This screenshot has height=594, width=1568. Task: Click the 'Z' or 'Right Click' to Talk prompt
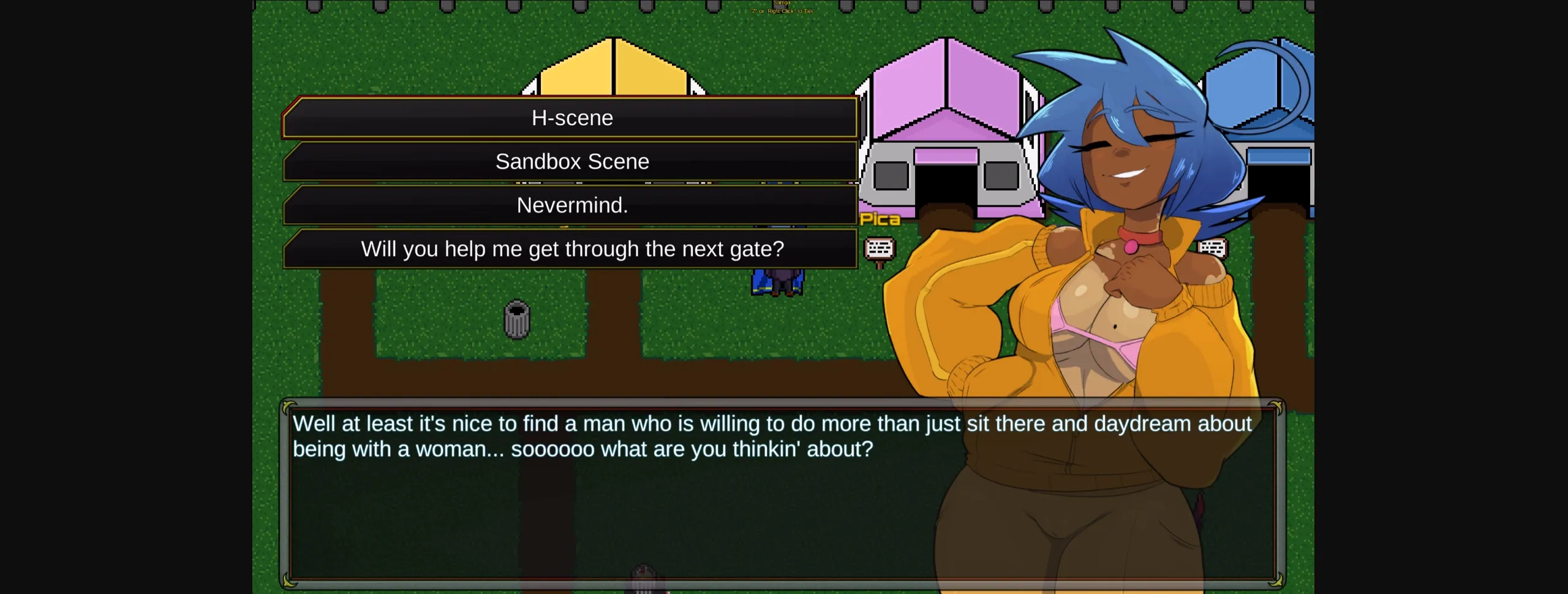click(x=779, y=10)
